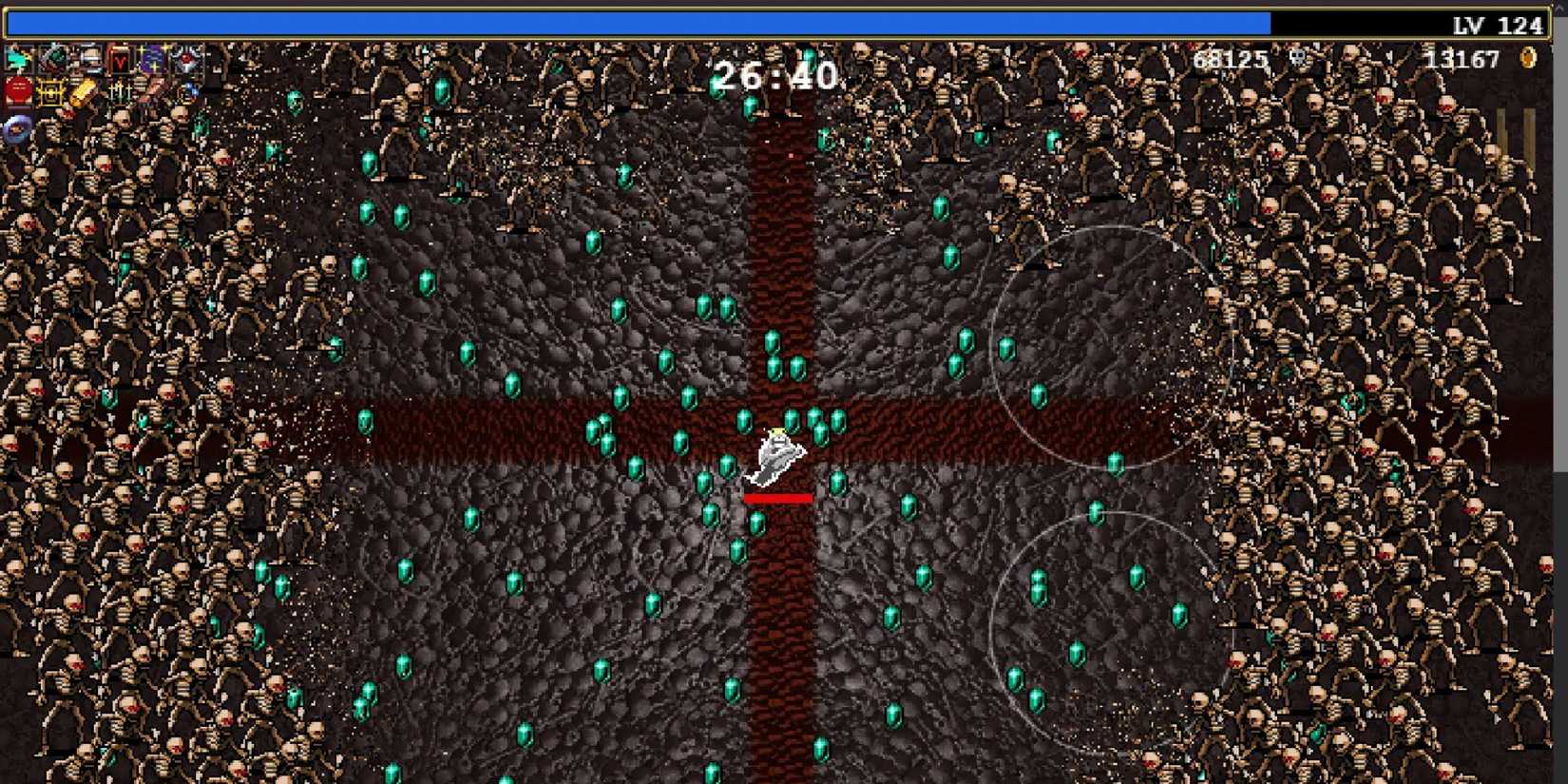Click the character portrait circle icon
The height and width of the screenshot is (784, 1568).
[x=15, y=129]
